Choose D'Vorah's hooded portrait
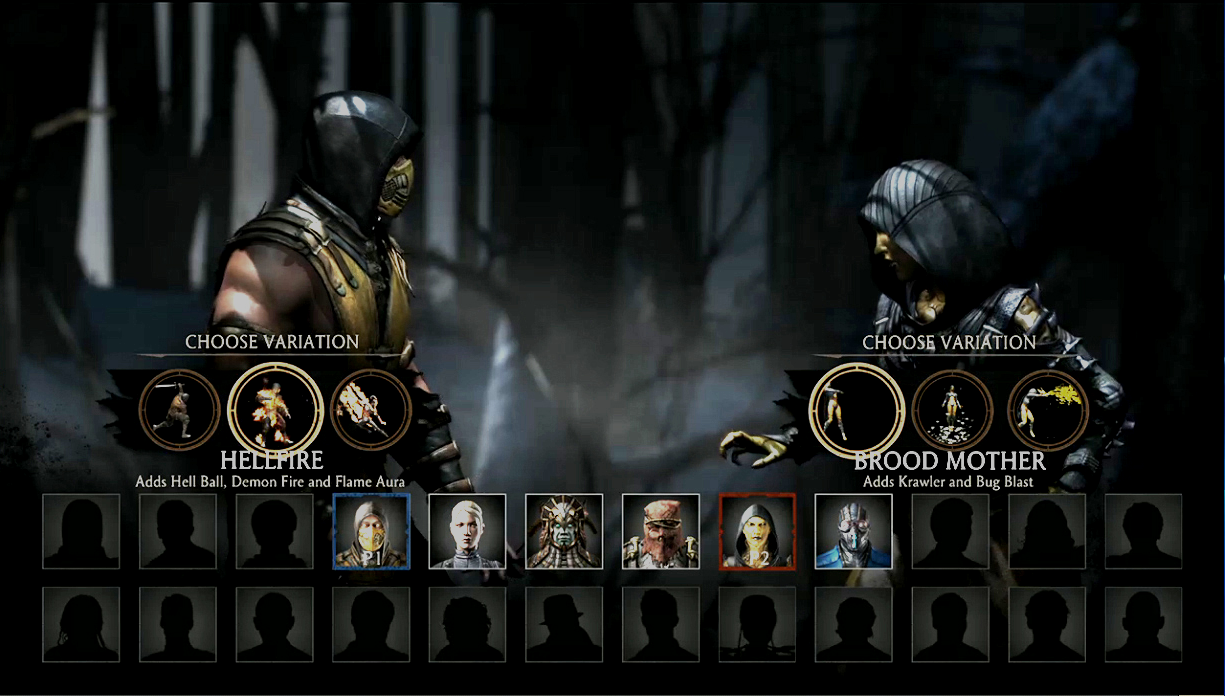 (x=757, y=531)
